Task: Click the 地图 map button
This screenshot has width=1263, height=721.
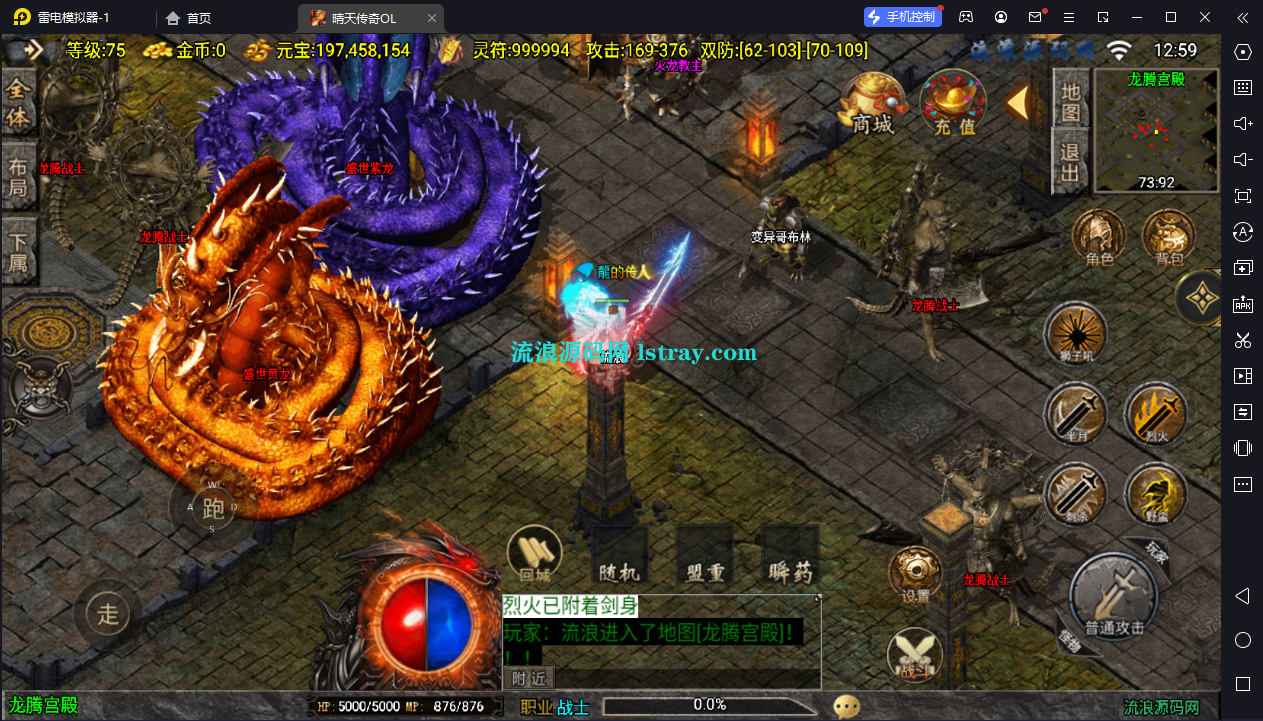Action: tap(1070, 102)
